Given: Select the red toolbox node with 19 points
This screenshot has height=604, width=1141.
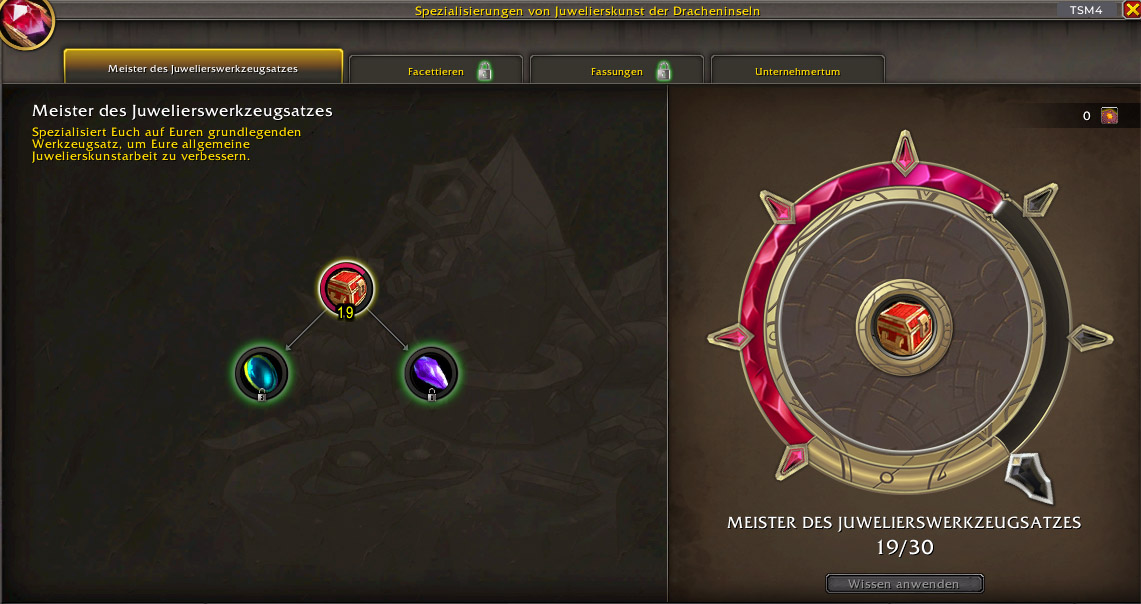Looking at the screenshot, I should tap(346, 288).
